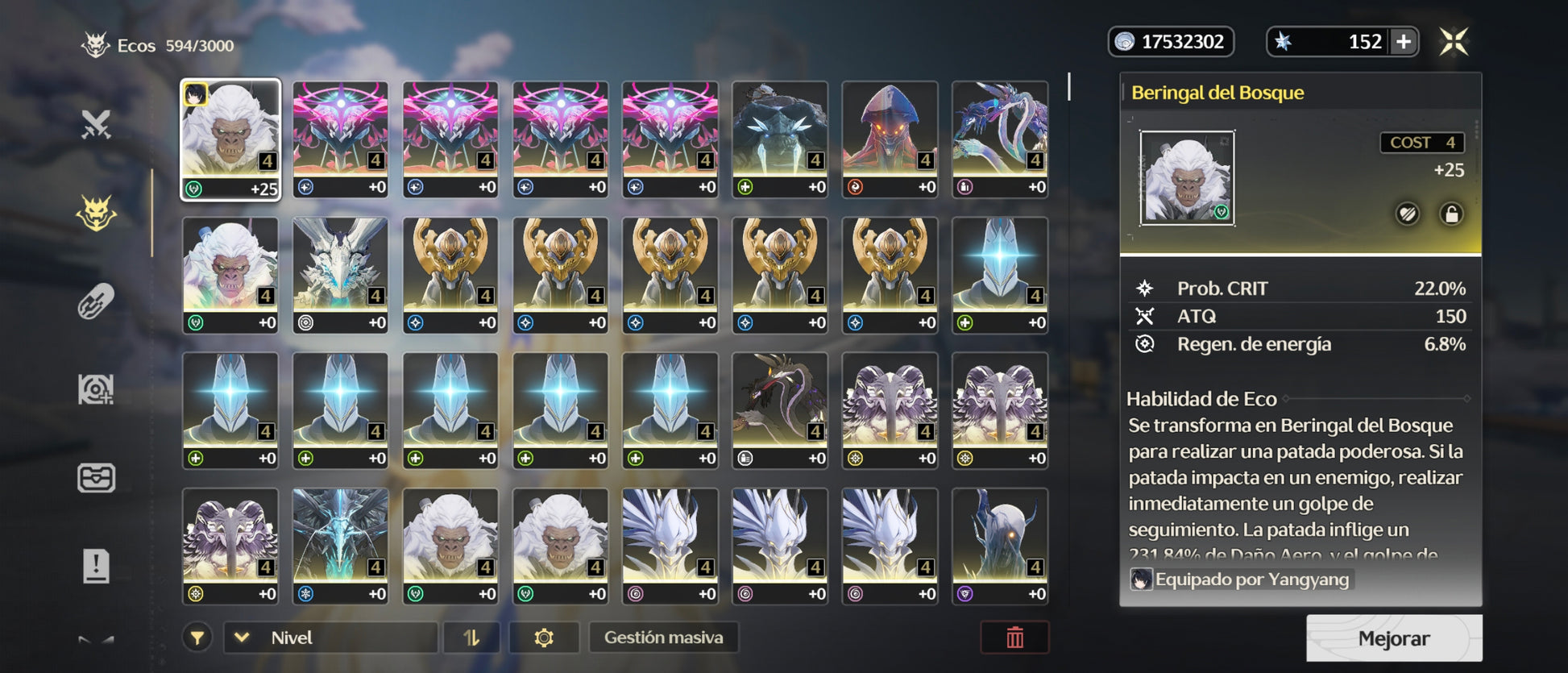Open the echo filter funnel button
This screenshot has height=673, width=1568.
point(197,638)
